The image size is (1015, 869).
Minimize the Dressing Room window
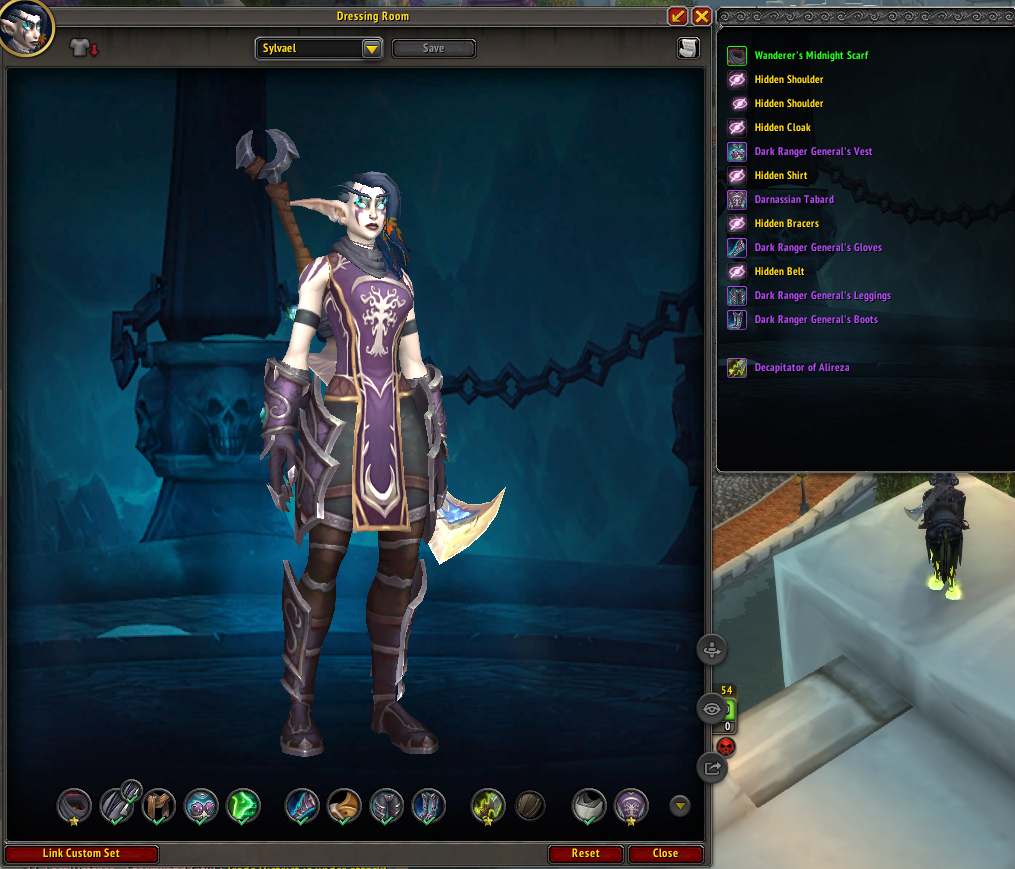pos(678,16)
